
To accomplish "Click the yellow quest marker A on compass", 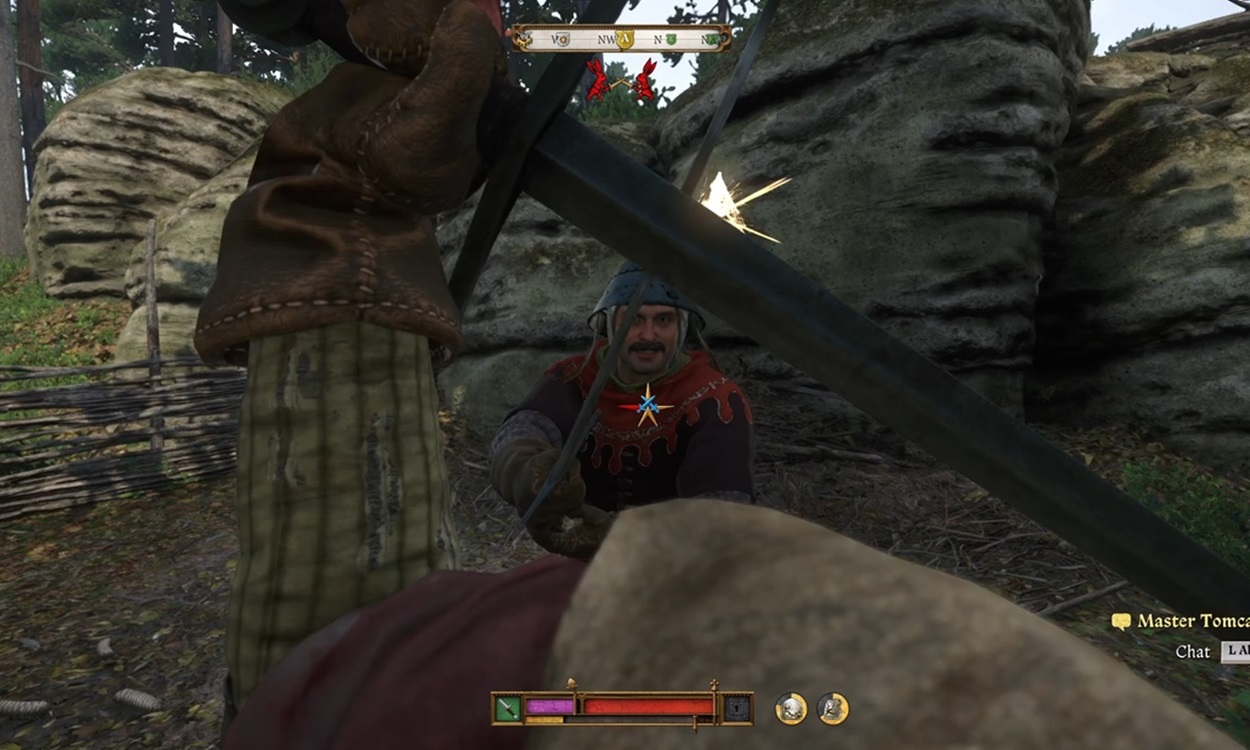I will click(626, 40).
